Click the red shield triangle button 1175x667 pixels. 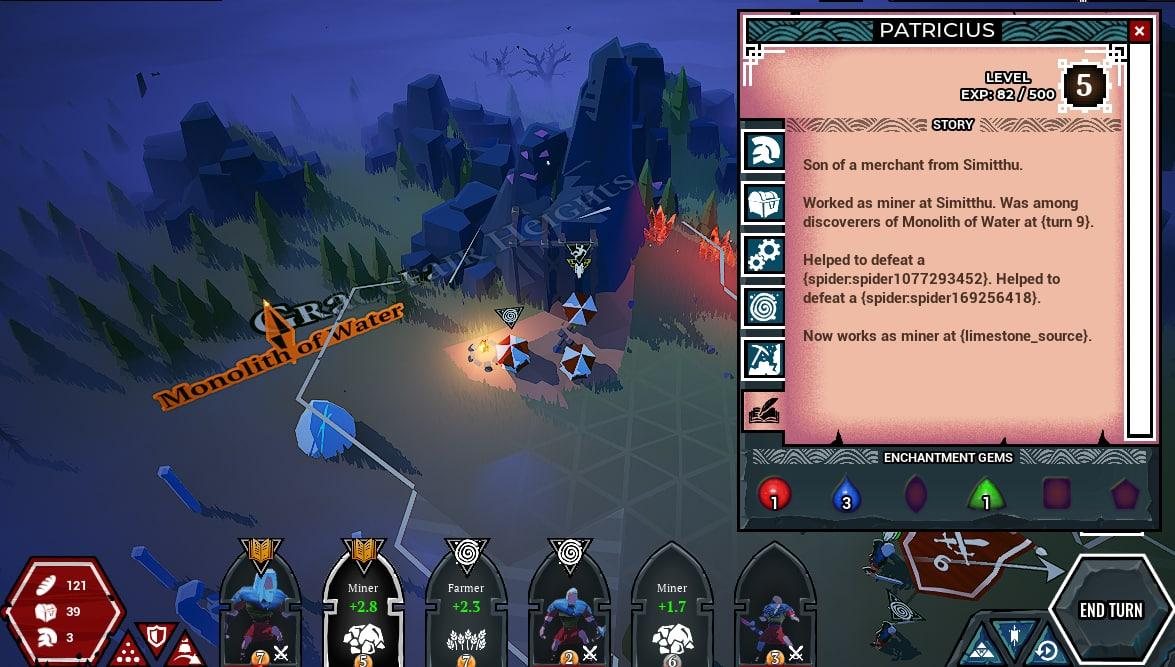click(156, 636)
